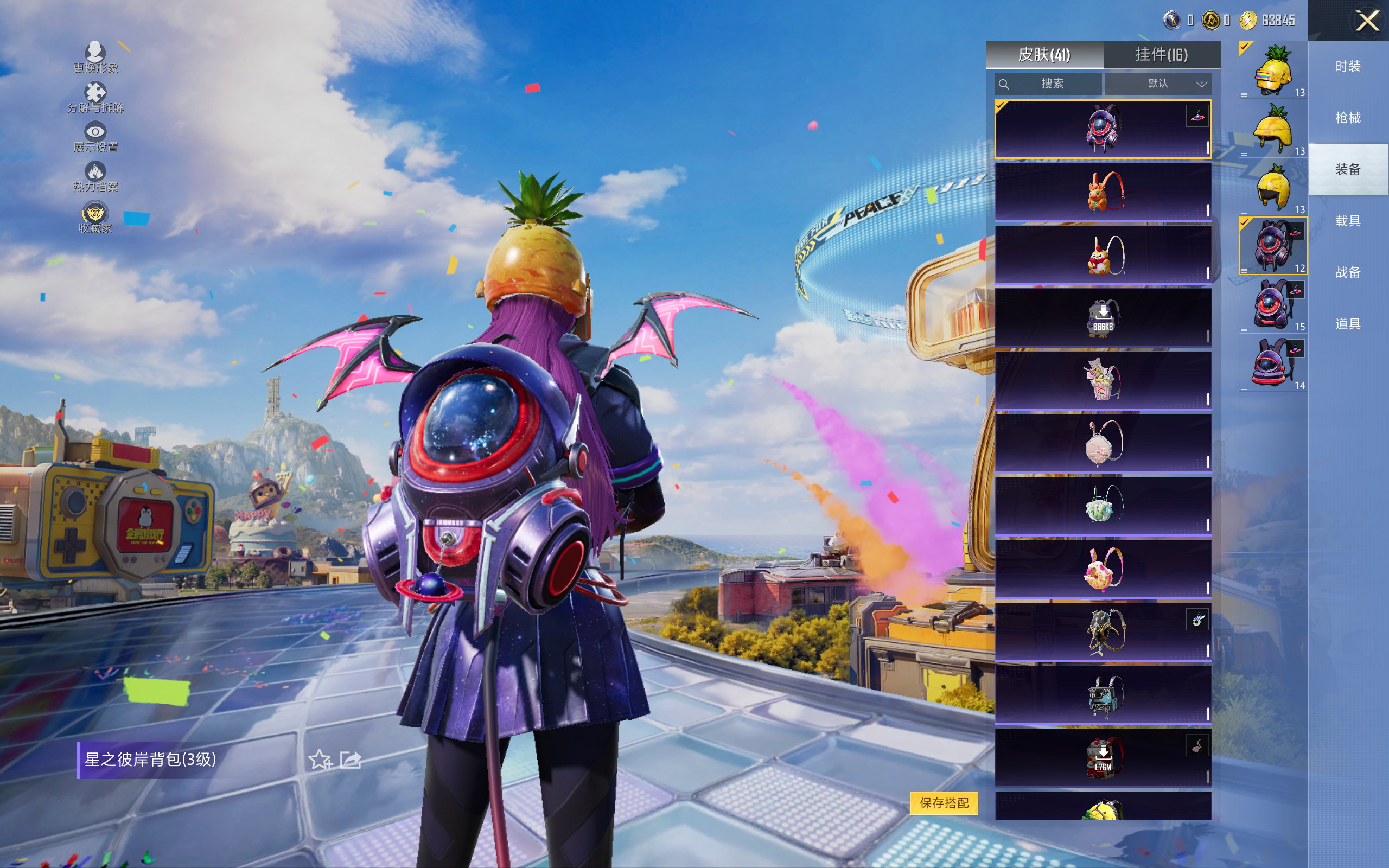This screenshot has height=868, width=1389.
Task: Open 分解与拆解 dismantle option
Action: 95,97
